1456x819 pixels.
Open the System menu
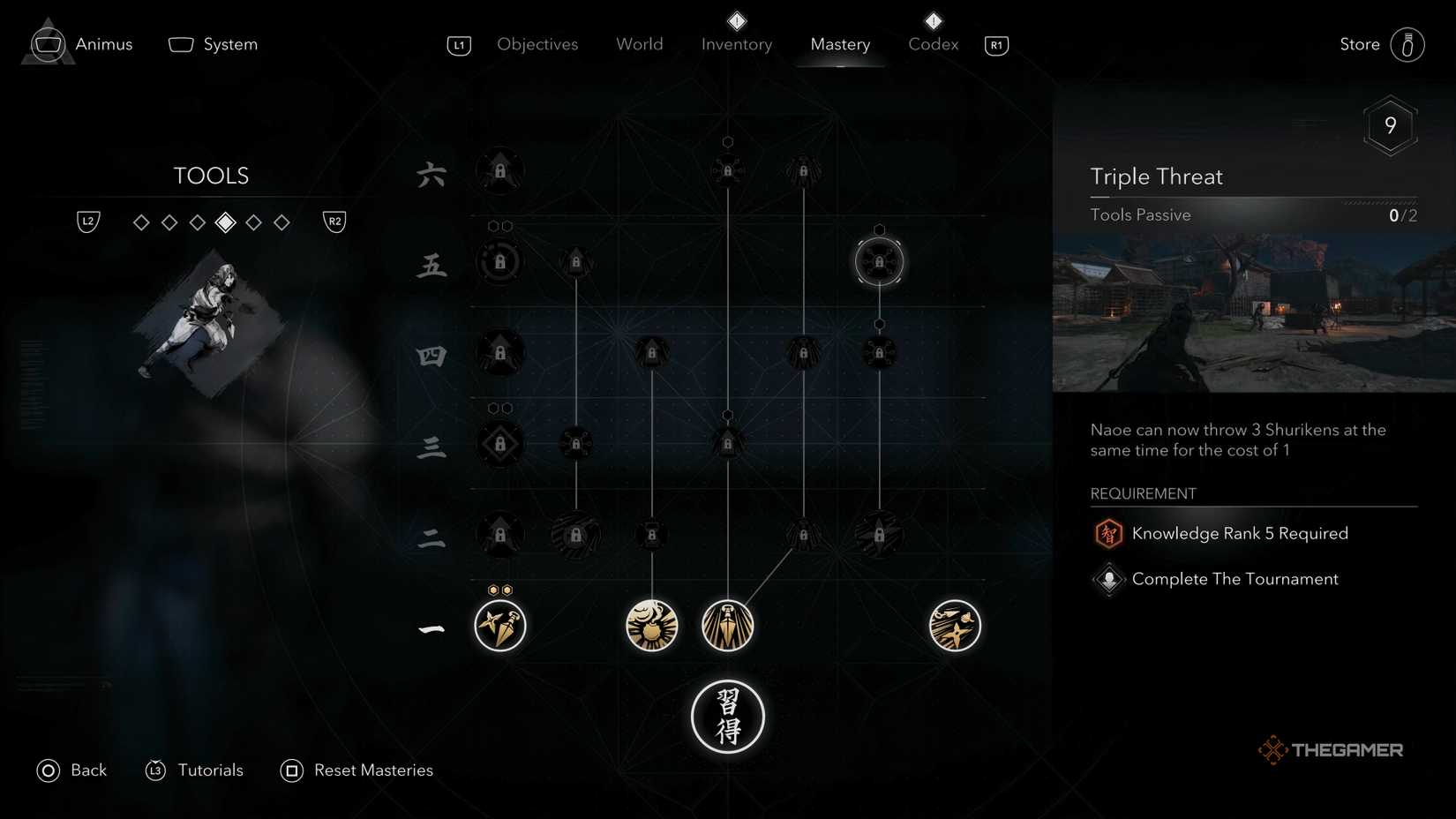tap(213, 43)
